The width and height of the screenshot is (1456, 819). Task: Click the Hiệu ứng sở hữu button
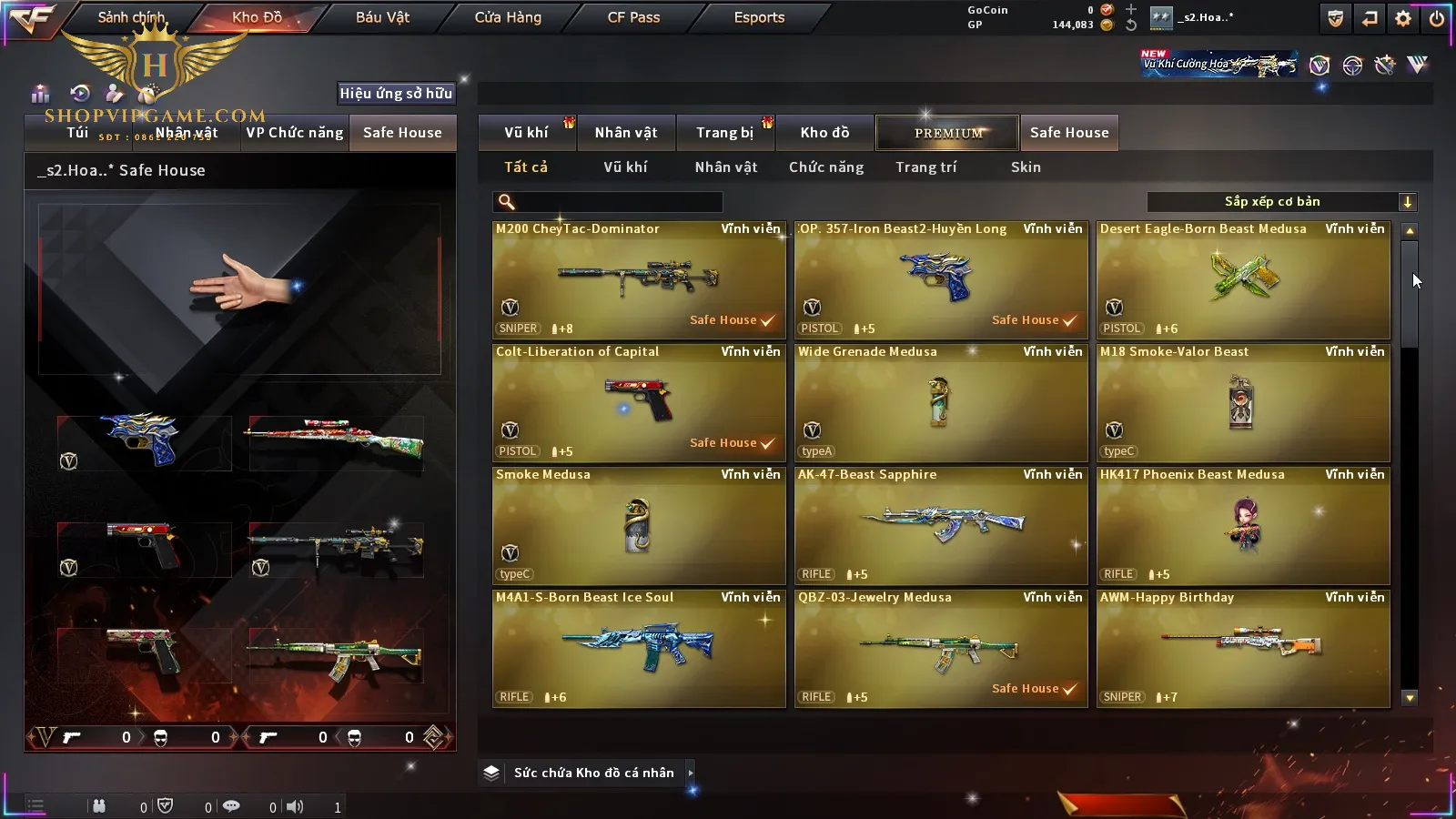[x=396, y=93]
